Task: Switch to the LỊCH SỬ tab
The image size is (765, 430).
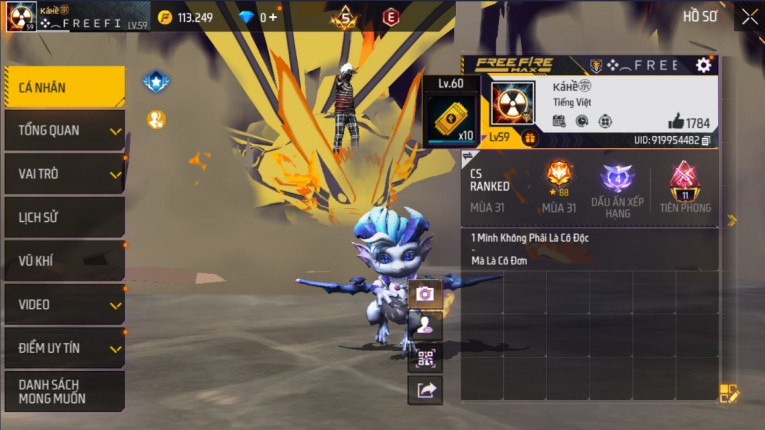Action: click(x=64, y=217)
